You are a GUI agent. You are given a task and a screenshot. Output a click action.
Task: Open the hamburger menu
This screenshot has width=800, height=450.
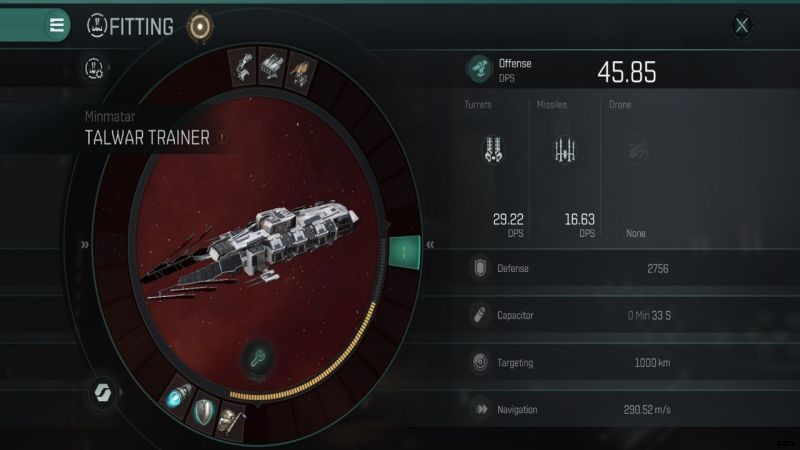(57, 25)
